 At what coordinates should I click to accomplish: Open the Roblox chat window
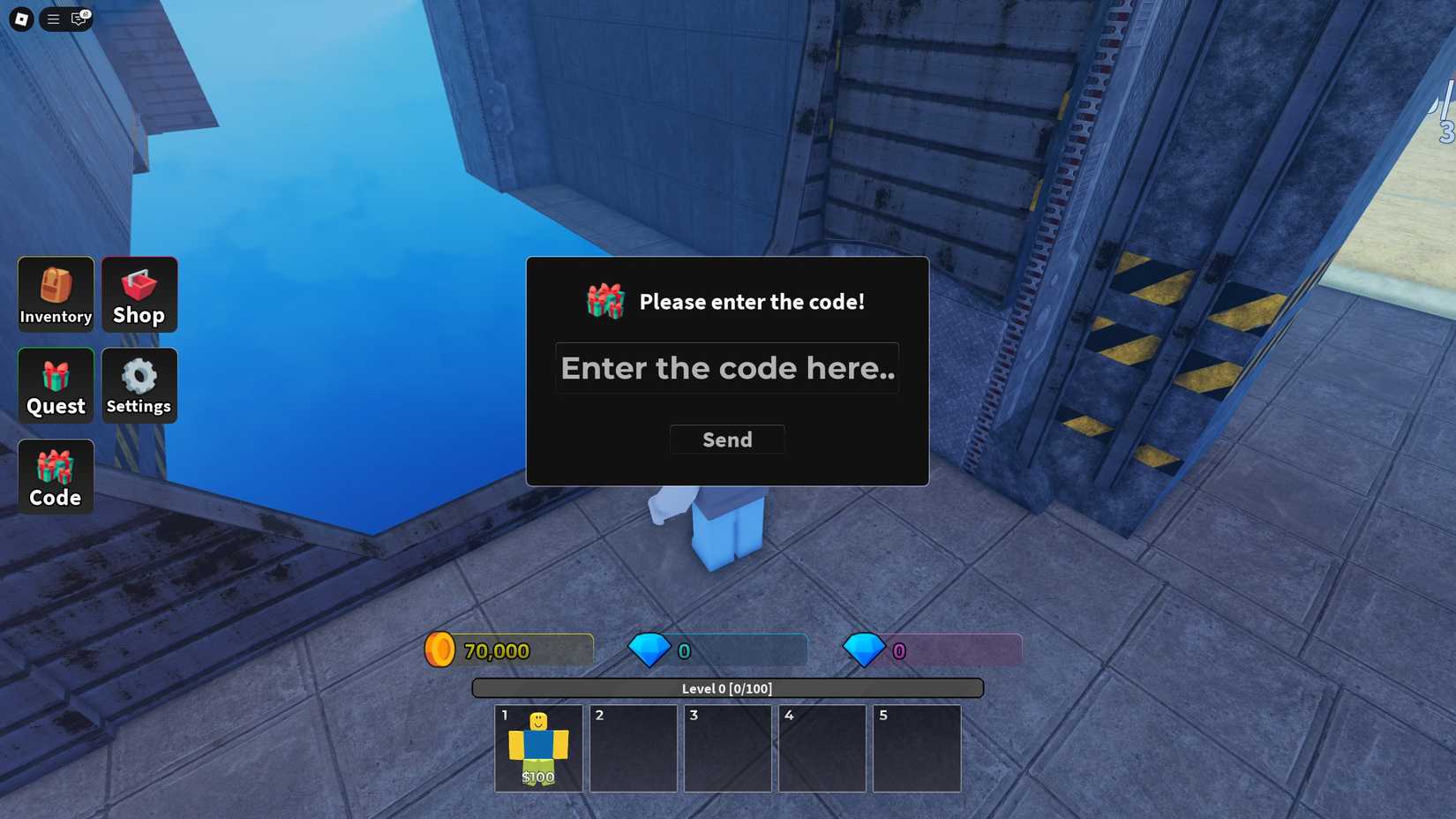pos(79,19)
